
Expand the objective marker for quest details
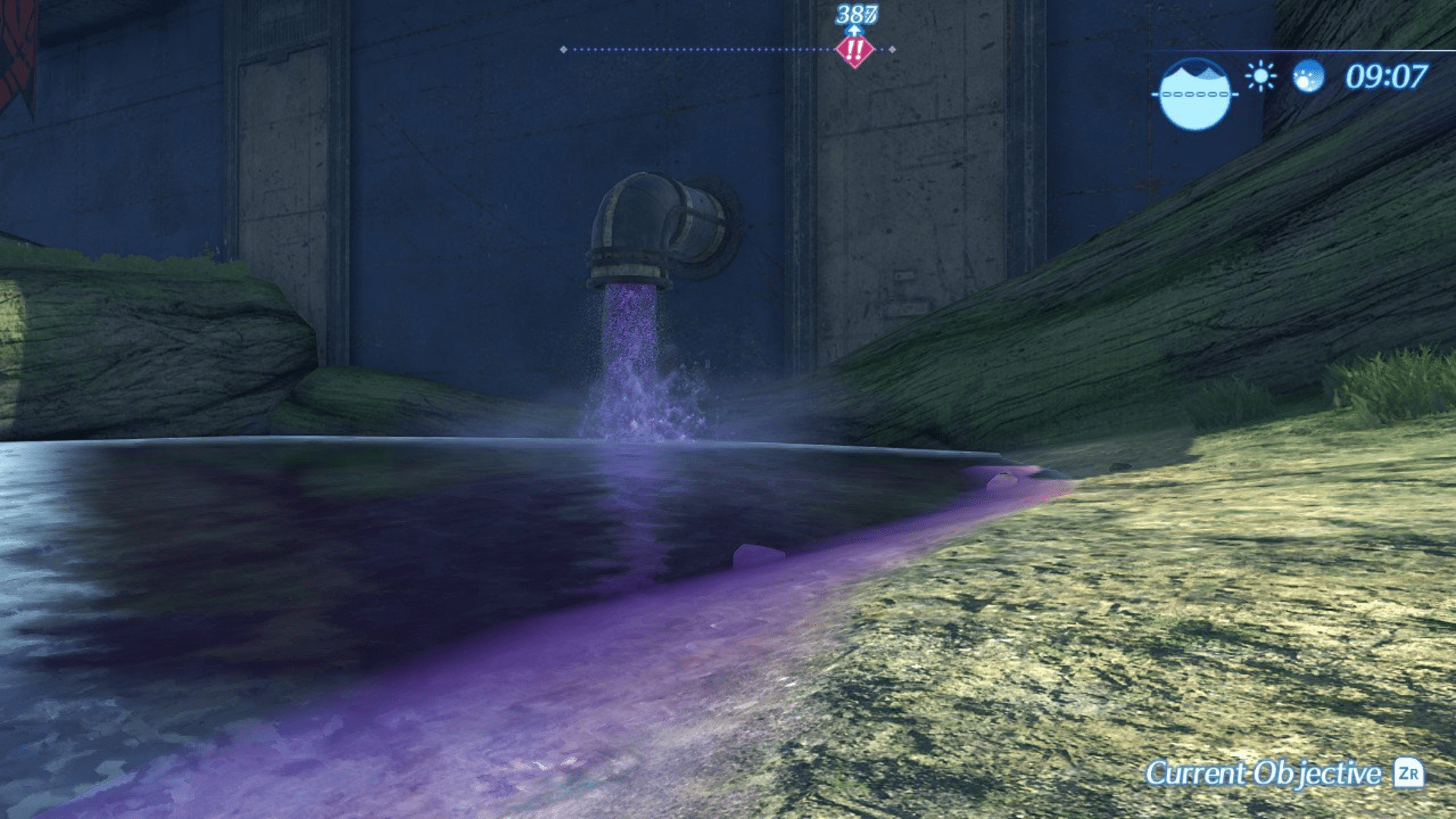[855, 52]
